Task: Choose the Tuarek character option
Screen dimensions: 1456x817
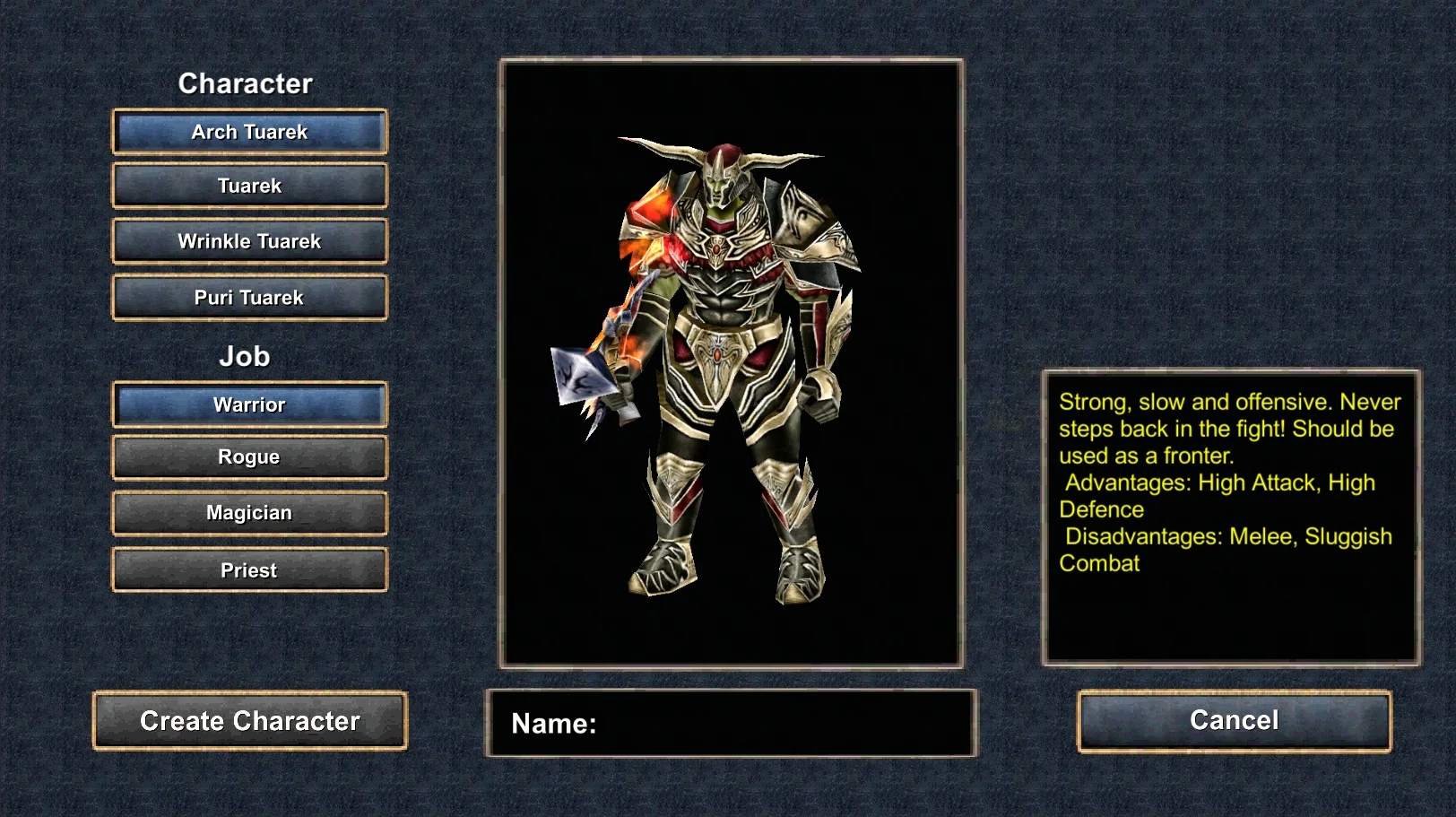Action: pos(249,186)
